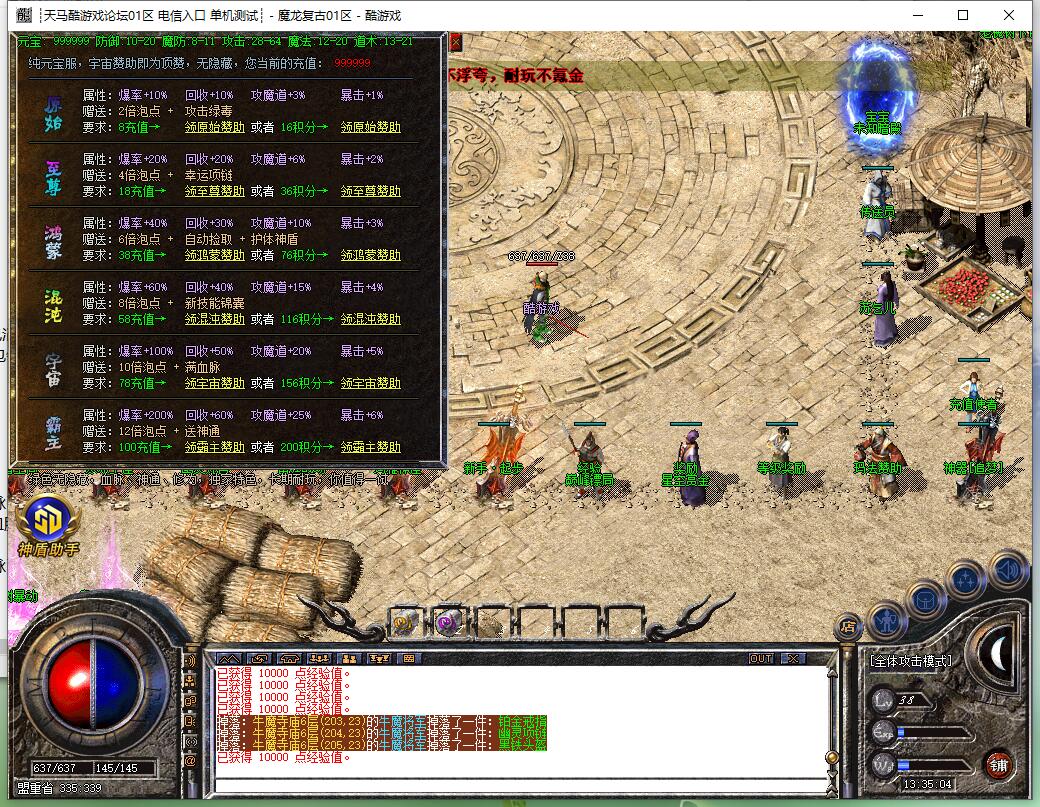The image size is (1040, 807).
Task: Close the chat window with its X
Action: coord(792,658)
